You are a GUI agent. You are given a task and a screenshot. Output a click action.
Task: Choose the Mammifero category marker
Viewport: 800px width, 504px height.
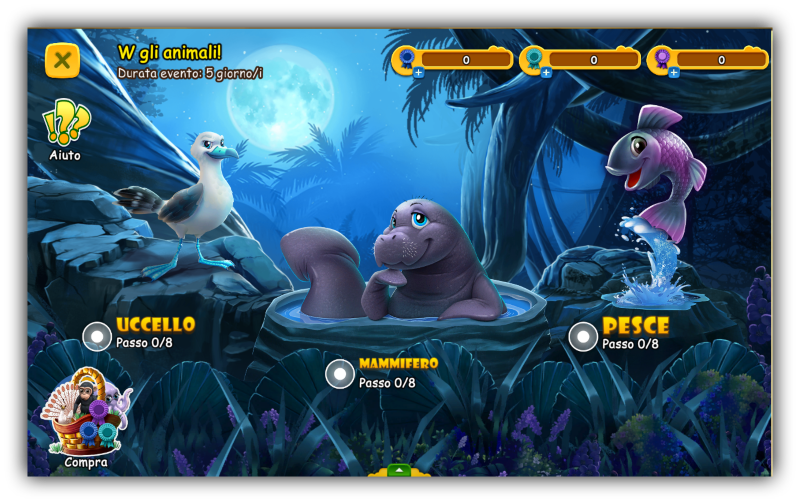pyautogui.click(x=340, y=374)
